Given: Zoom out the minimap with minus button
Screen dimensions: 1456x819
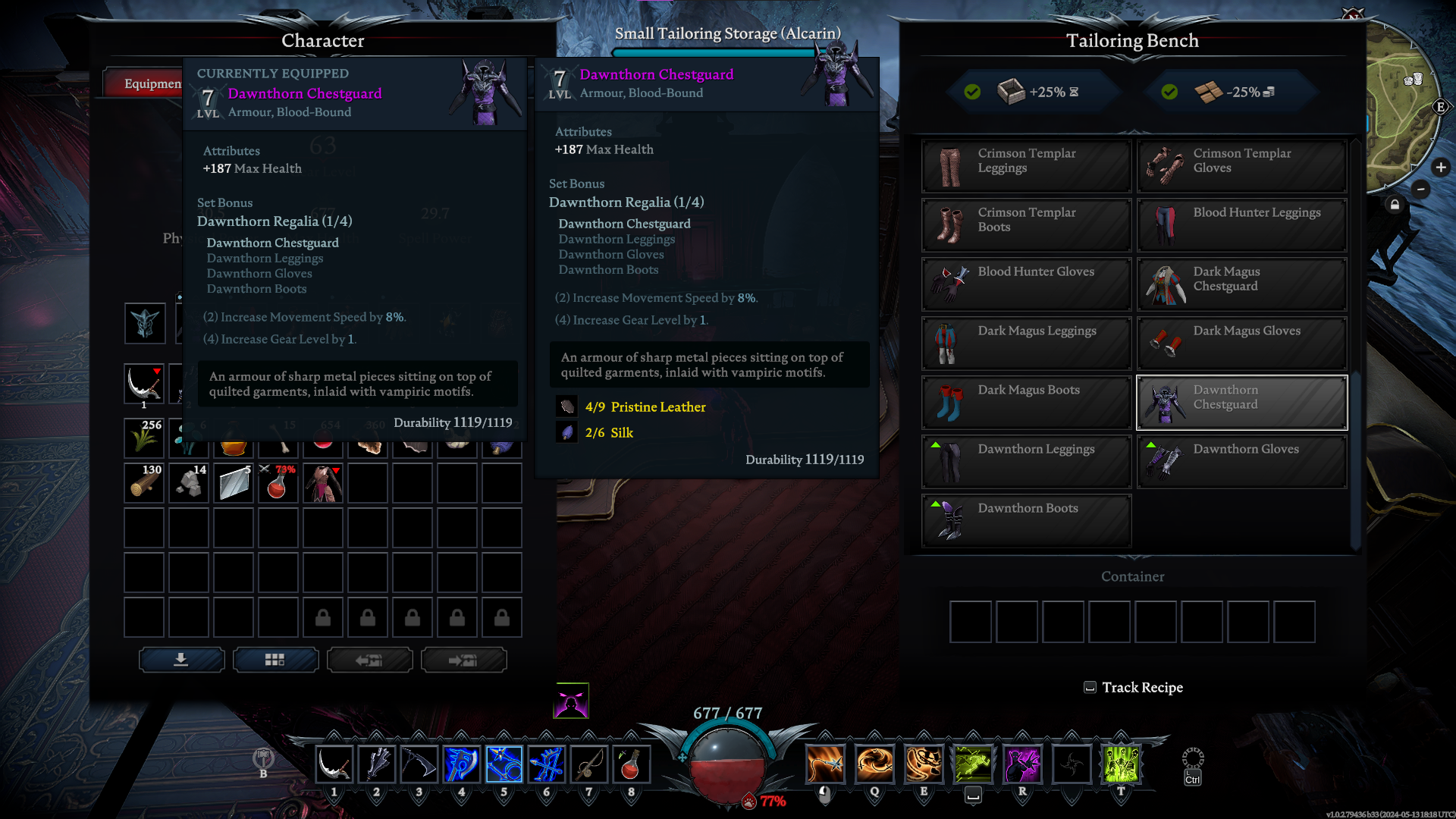Looking at the screenshot, I should pos(1421,190).
